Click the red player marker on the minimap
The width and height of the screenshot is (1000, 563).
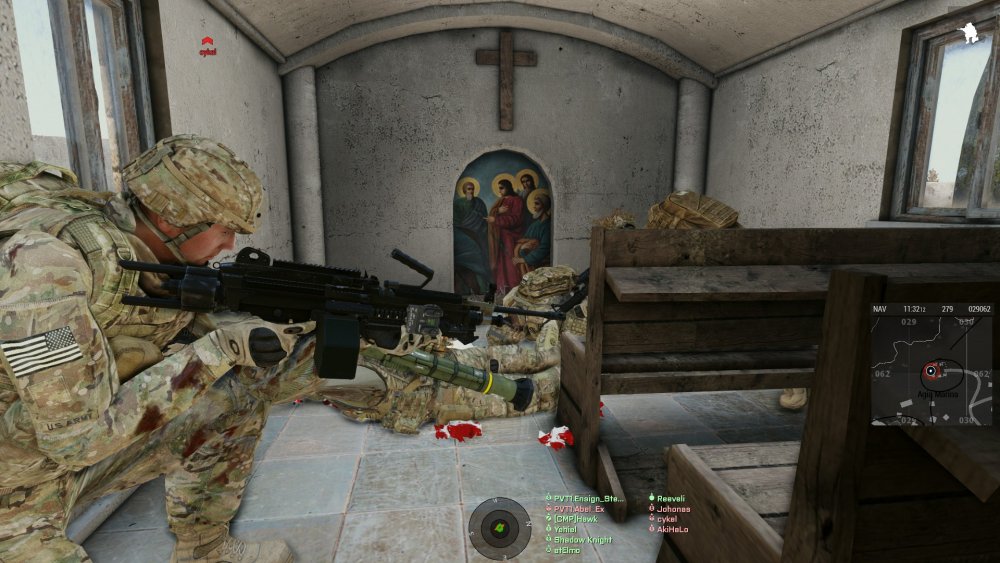click(932, 371)
